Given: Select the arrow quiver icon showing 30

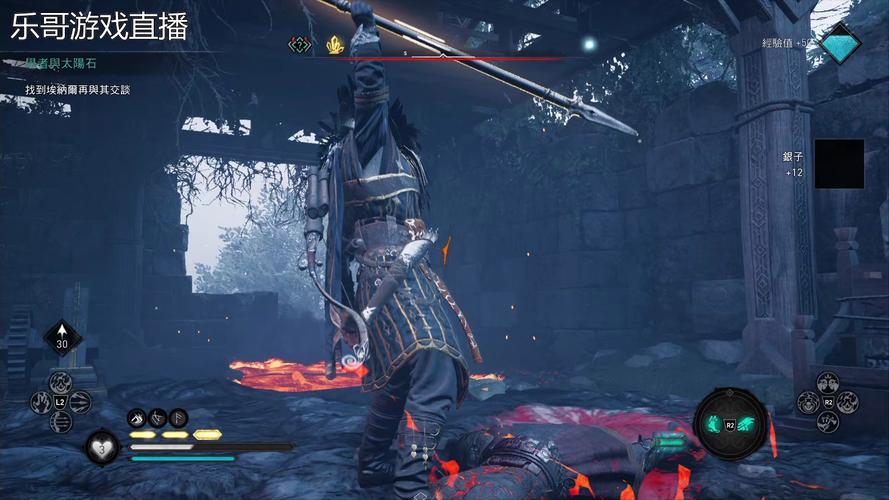Looking at the screenshot, I should click(x=61, y=337).
